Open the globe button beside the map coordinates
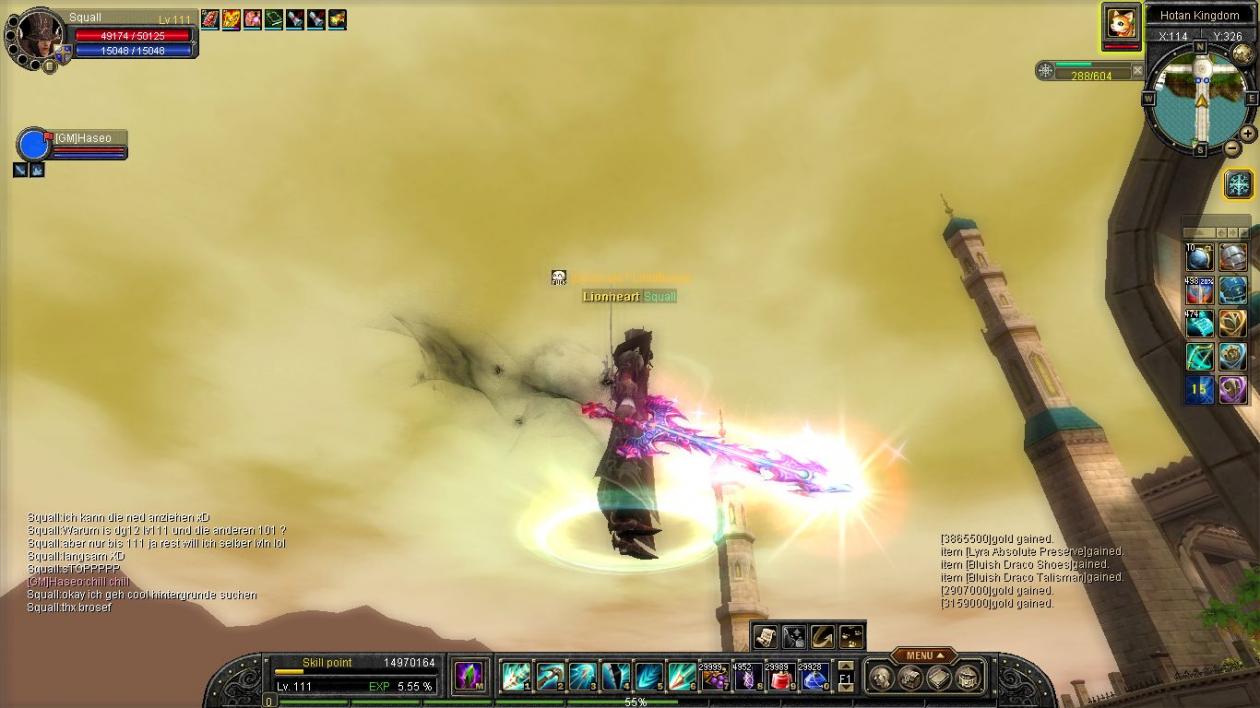 [1242, 54]
